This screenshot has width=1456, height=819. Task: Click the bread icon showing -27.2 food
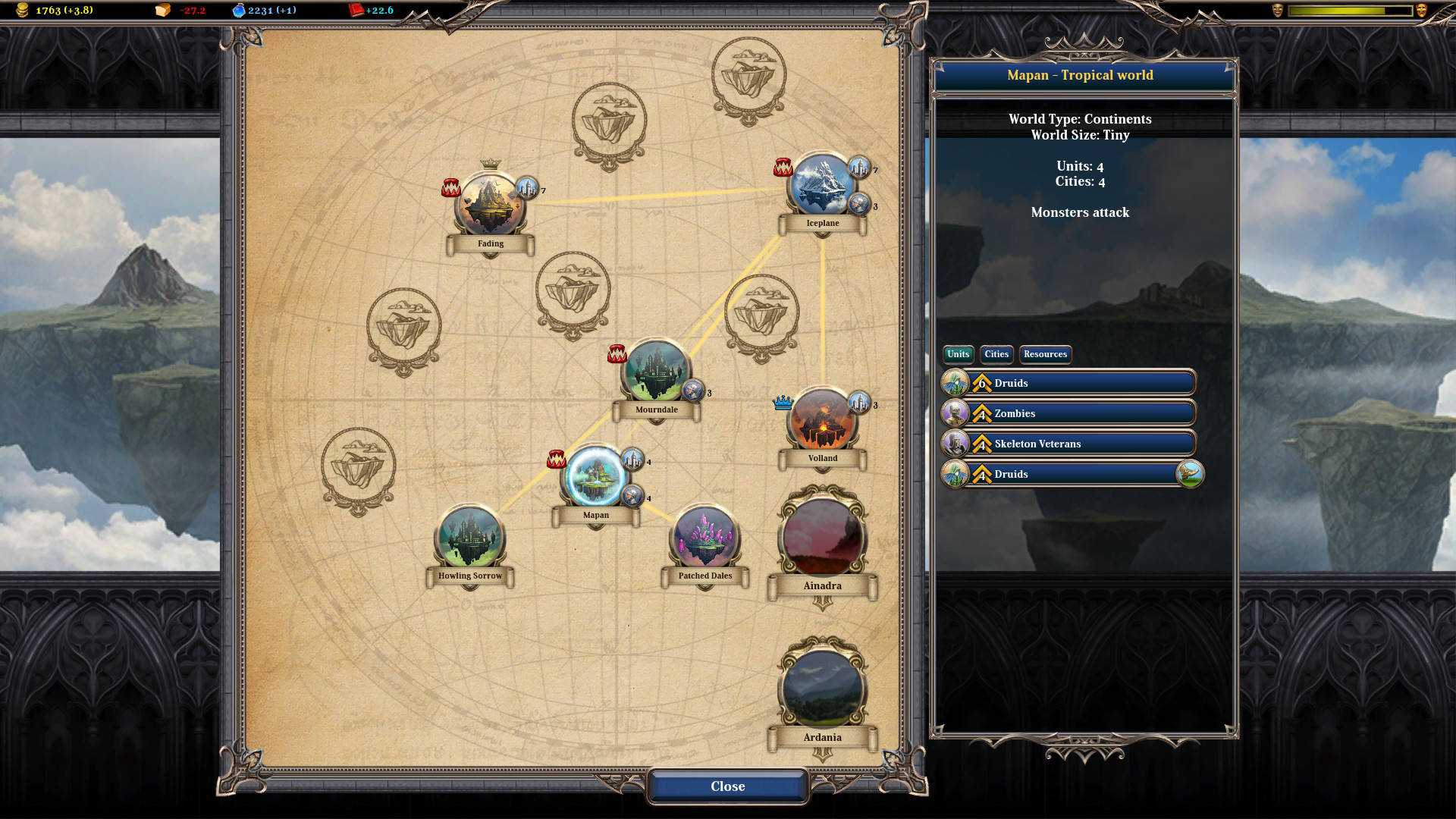coord(162,11)
